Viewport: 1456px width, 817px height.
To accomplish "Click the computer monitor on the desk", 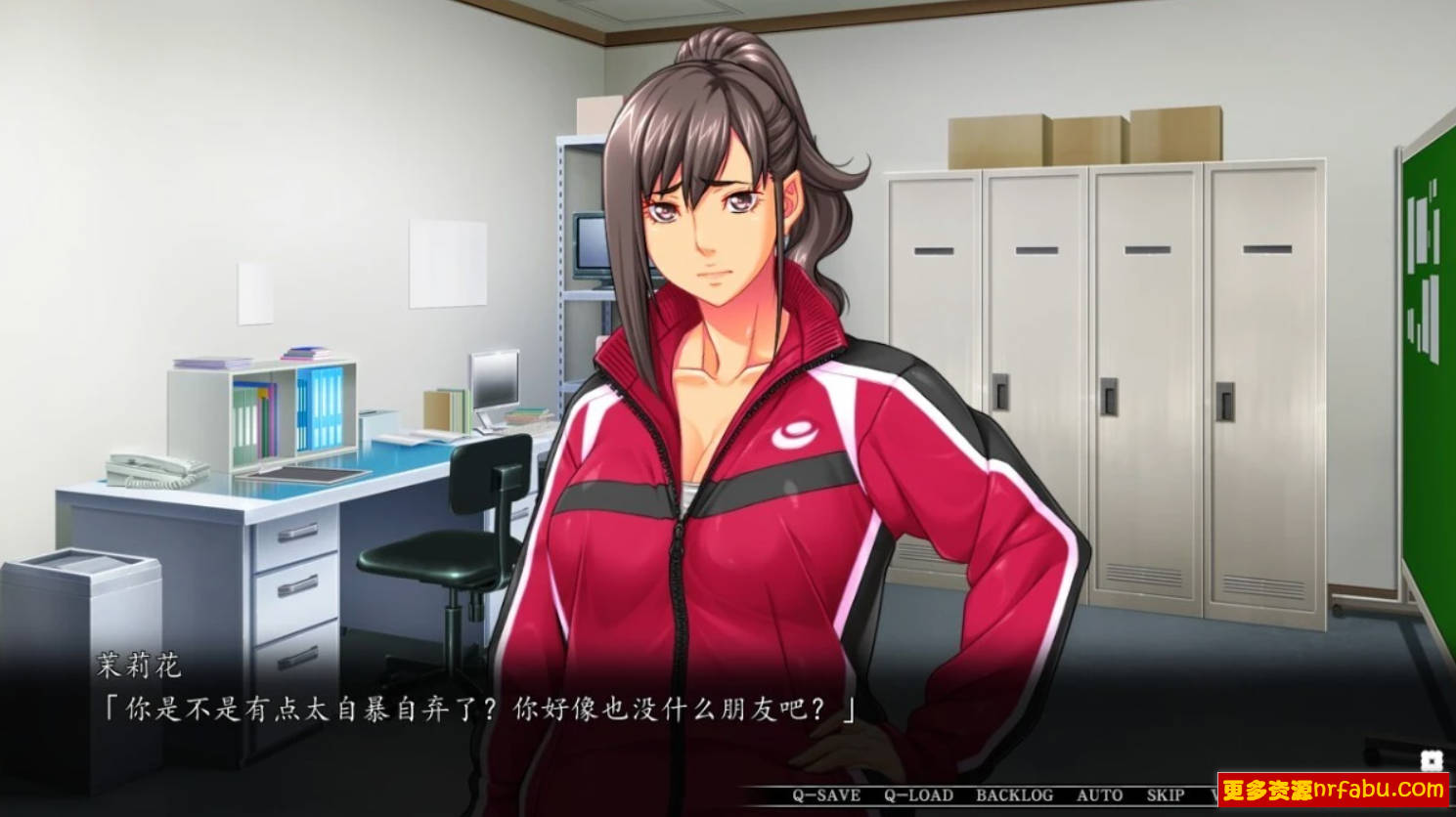I will pos(494,381).
